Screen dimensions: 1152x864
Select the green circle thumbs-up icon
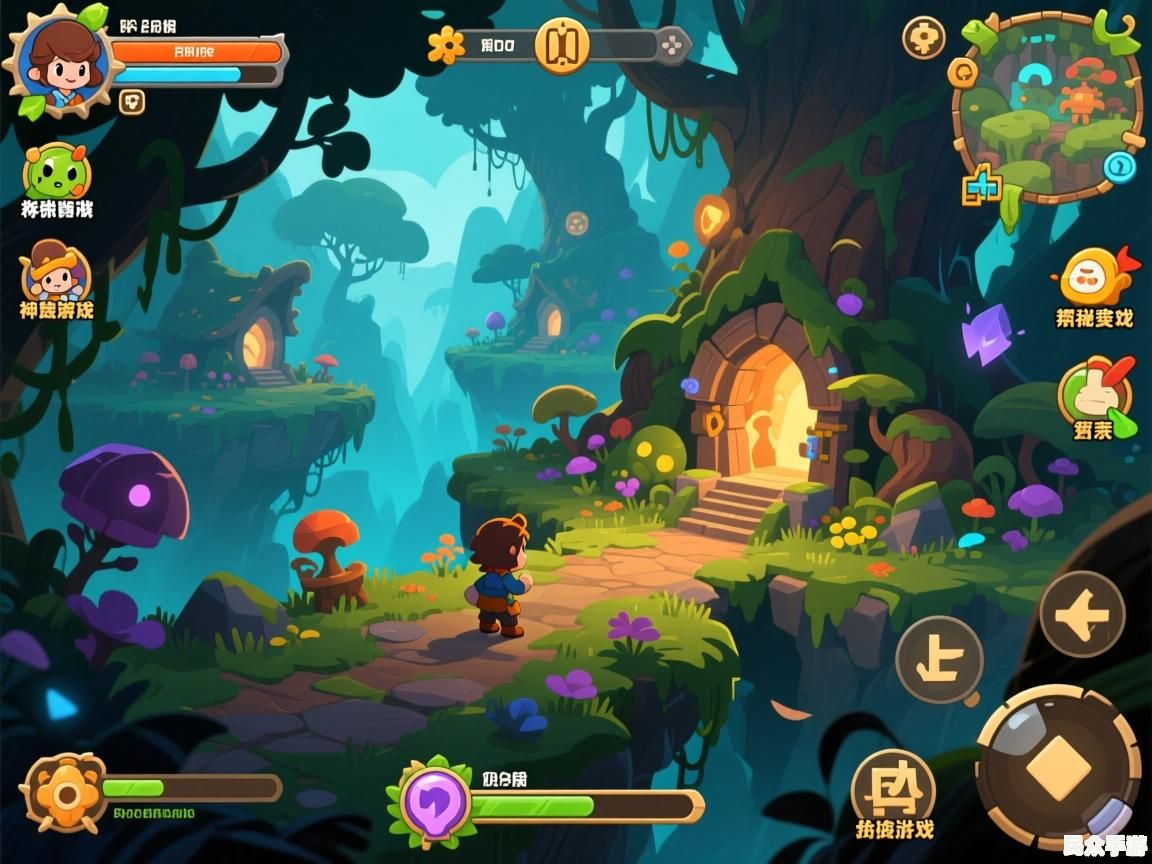pos(1095,395)
